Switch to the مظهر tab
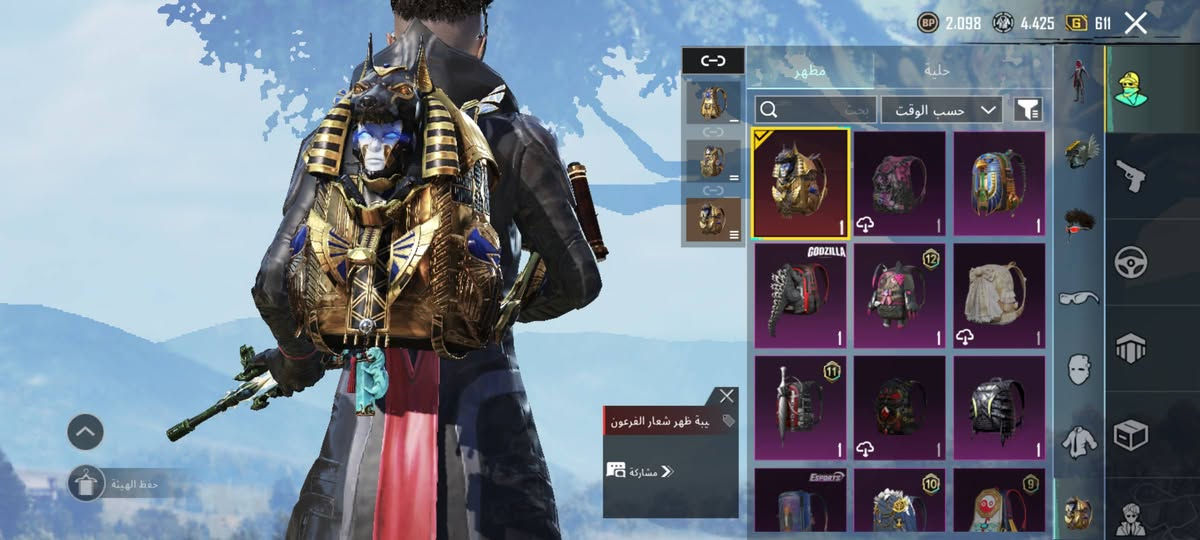1200x540 pixels. 810,71
